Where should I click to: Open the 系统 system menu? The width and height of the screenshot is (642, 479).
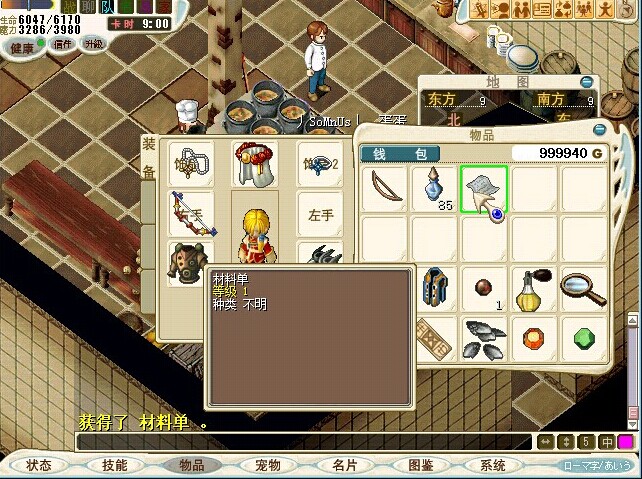tap(493, 465)
